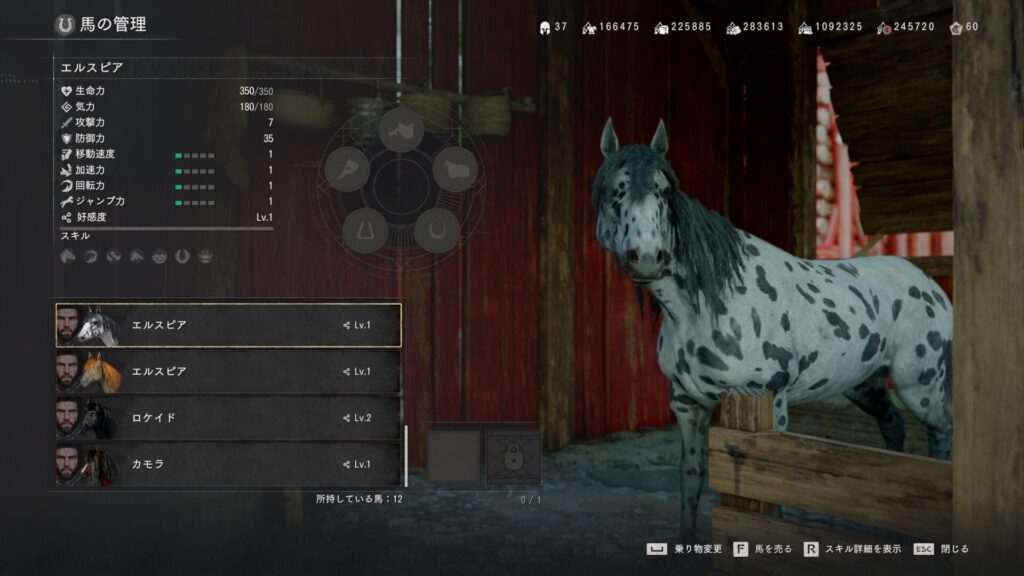
Task: Select the horseshoe equipment slot
Action: (437, 231)
